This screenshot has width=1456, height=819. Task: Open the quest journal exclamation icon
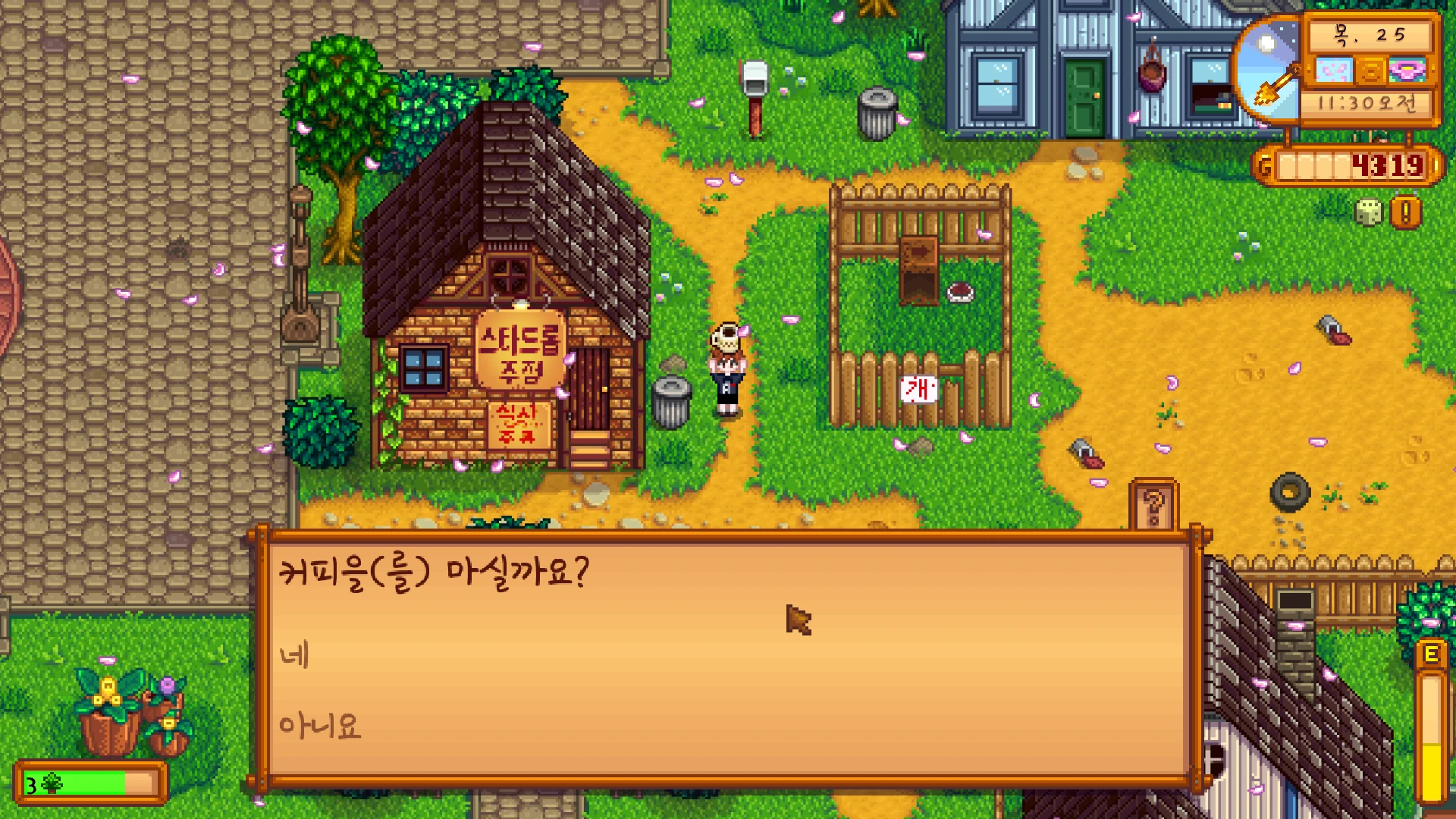1405,213
